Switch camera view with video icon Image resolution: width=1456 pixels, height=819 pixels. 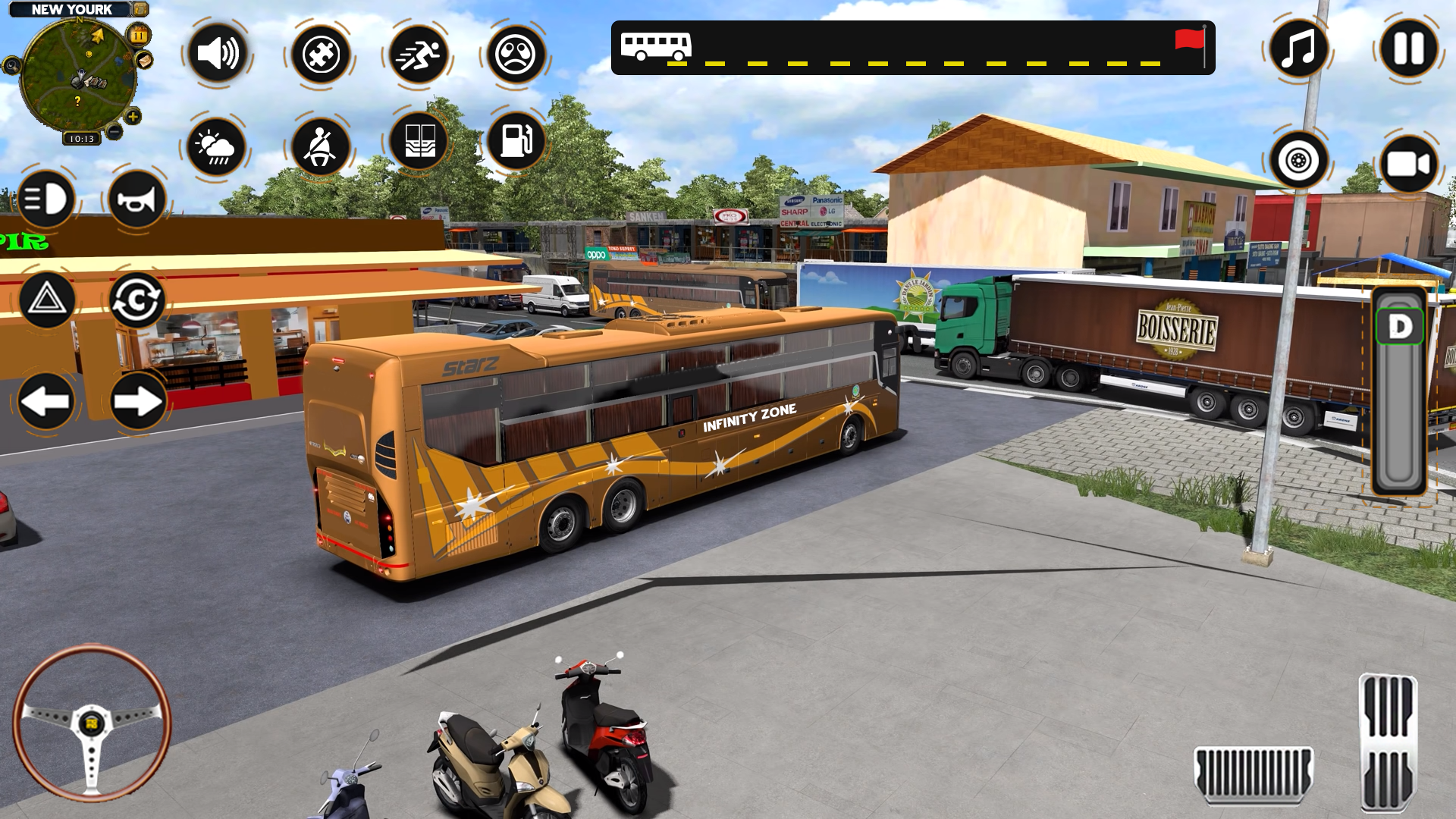click(1408, 164)
